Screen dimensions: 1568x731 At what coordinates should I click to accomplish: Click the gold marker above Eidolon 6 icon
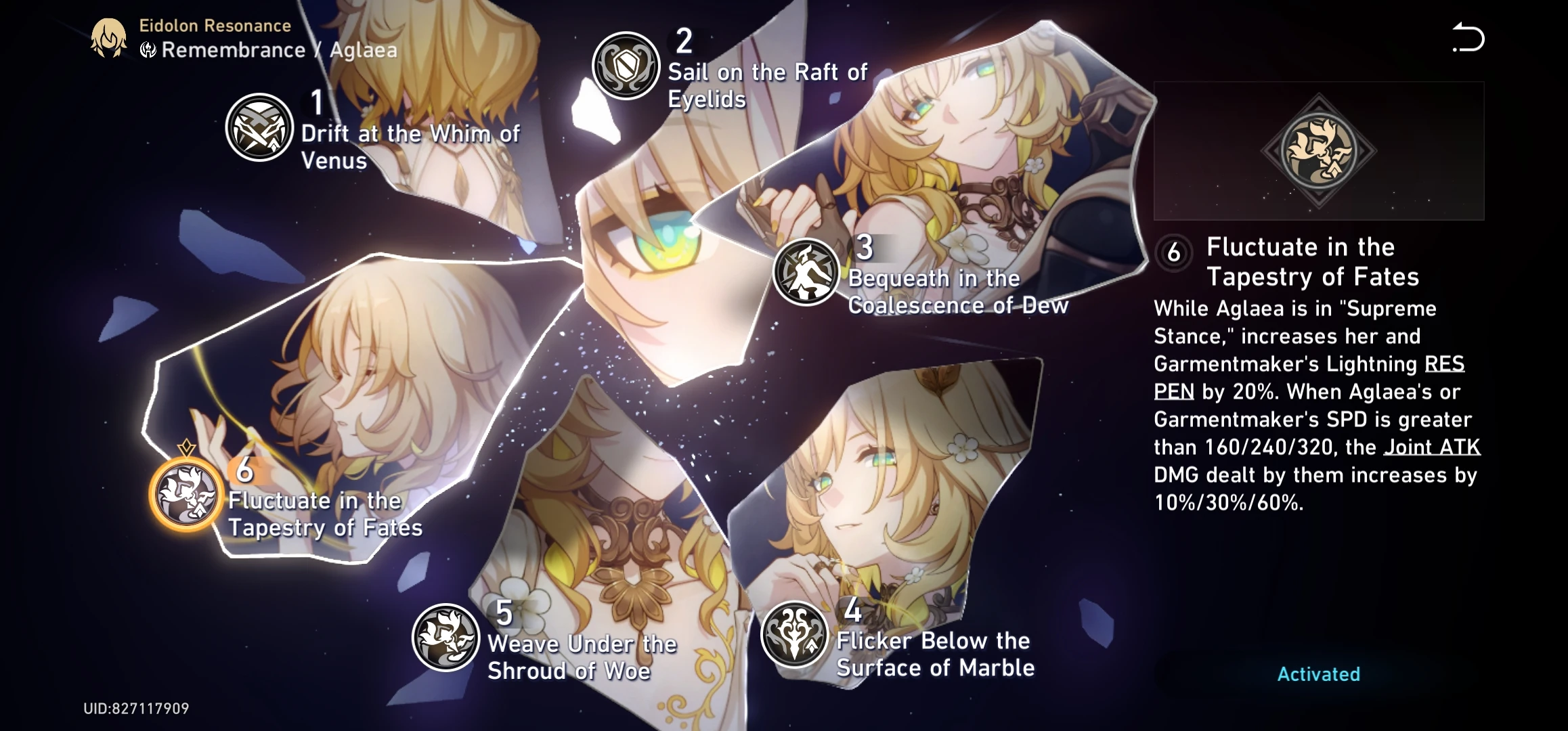point(186,447)
